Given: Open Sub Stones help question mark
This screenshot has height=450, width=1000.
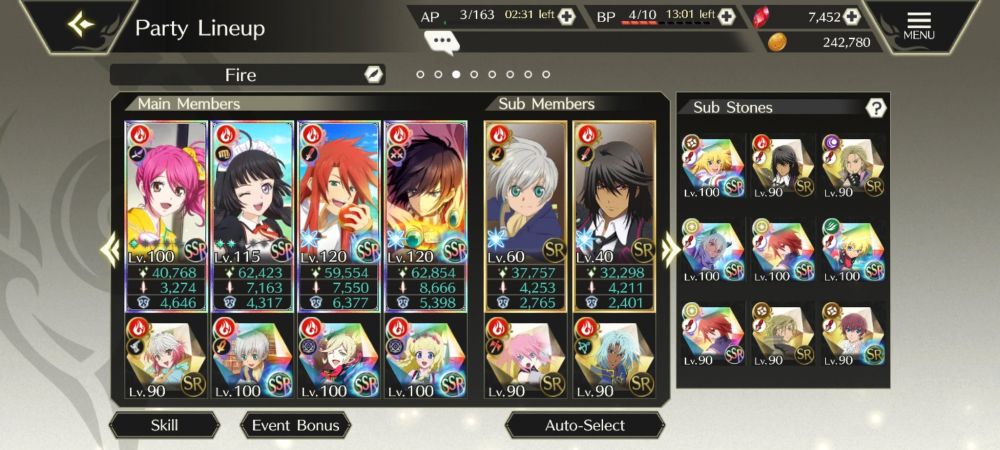Looking at the screenshot, I should (x=876, y=108).
